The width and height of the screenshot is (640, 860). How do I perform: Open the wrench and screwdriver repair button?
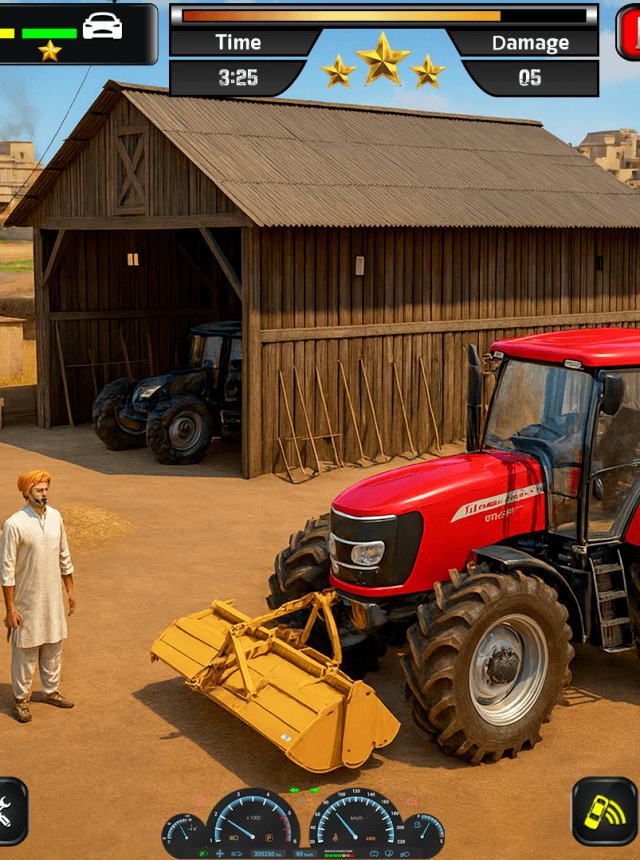[x=8, y=812]
